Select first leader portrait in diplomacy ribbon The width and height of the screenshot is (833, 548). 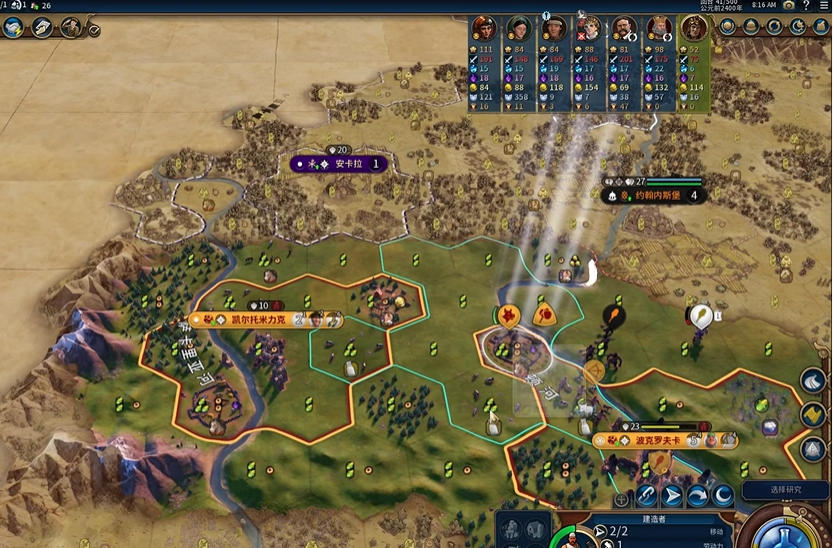pyautogui.click(x=485, y=28)
